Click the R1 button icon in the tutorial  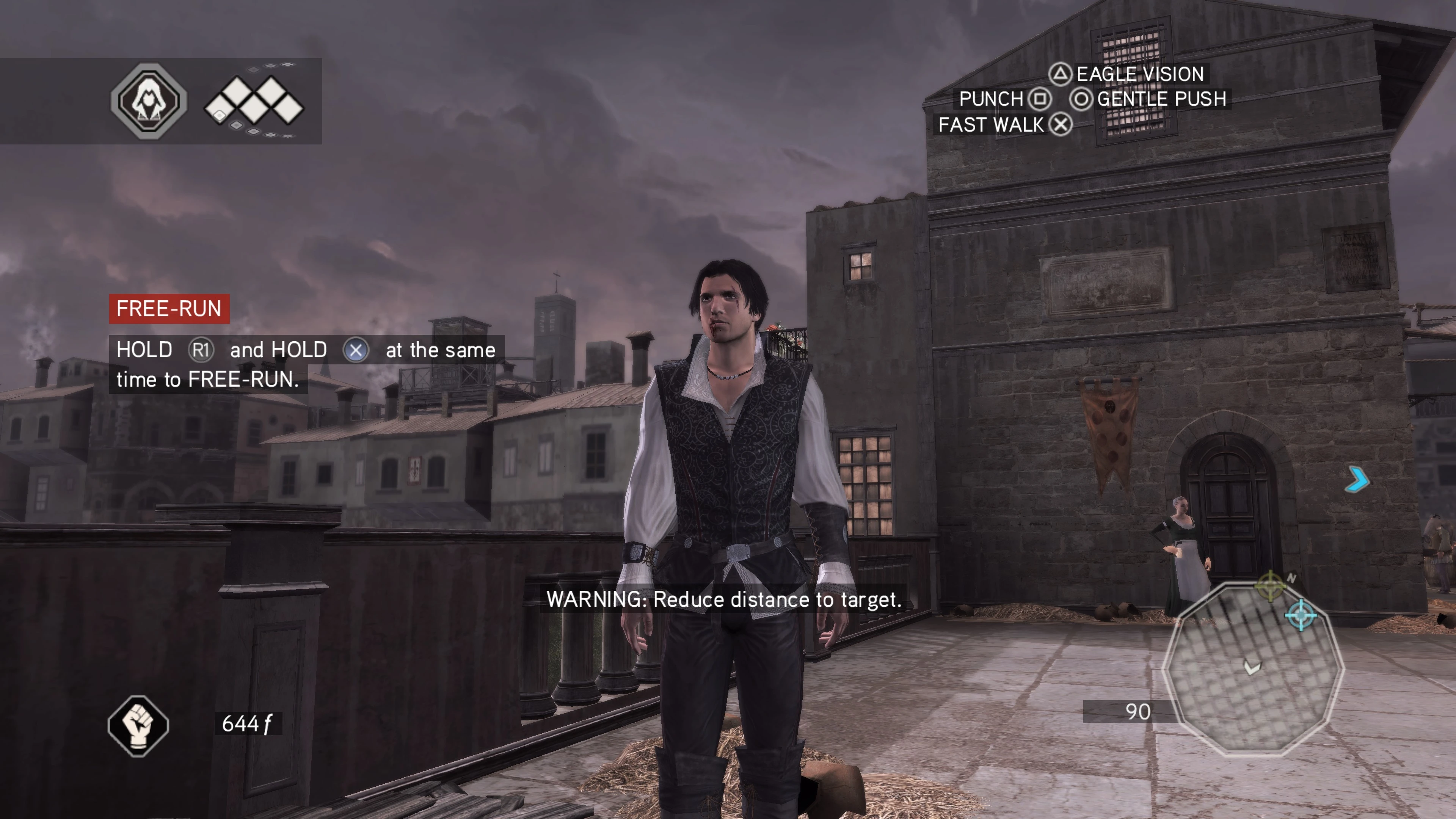pyautogui.click(x=201, y=350)
